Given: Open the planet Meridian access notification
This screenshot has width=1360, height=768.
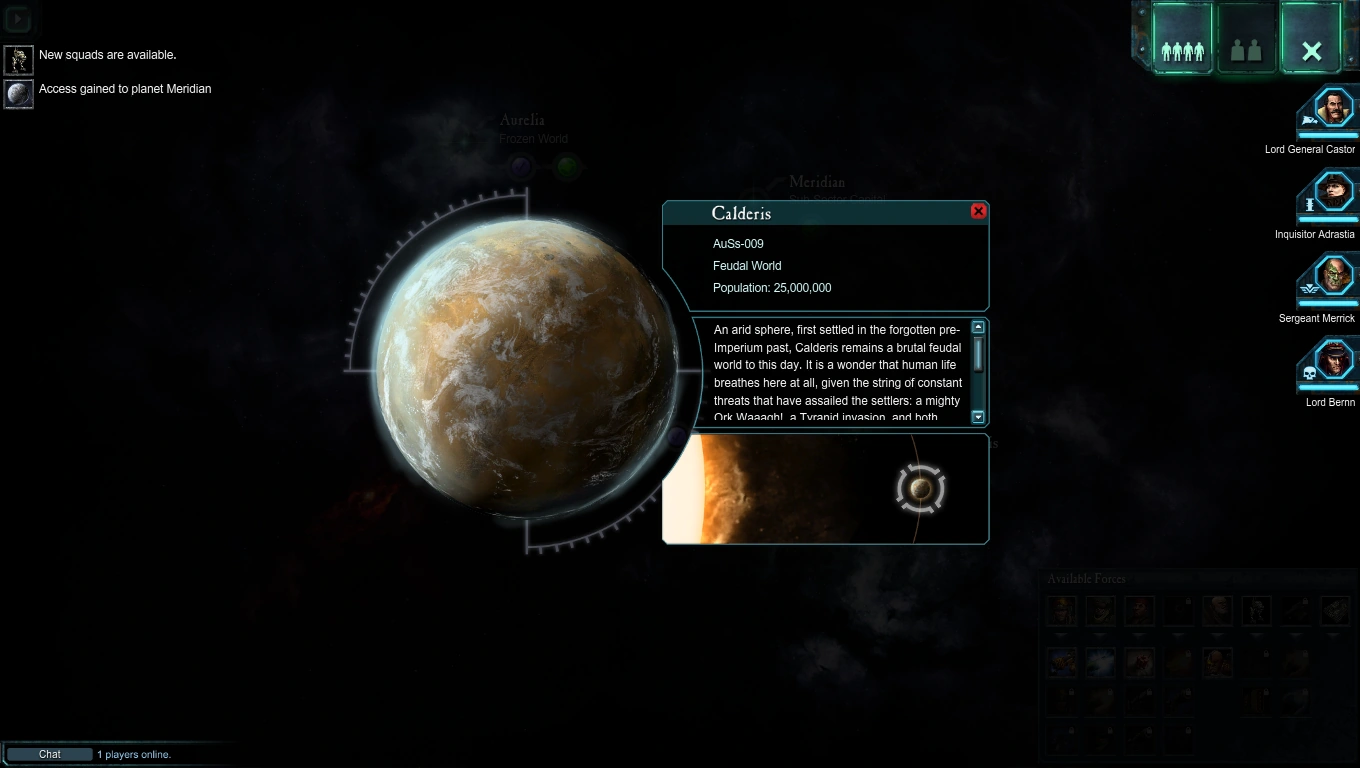Looking at the screenshot, I should coord(19,94).
